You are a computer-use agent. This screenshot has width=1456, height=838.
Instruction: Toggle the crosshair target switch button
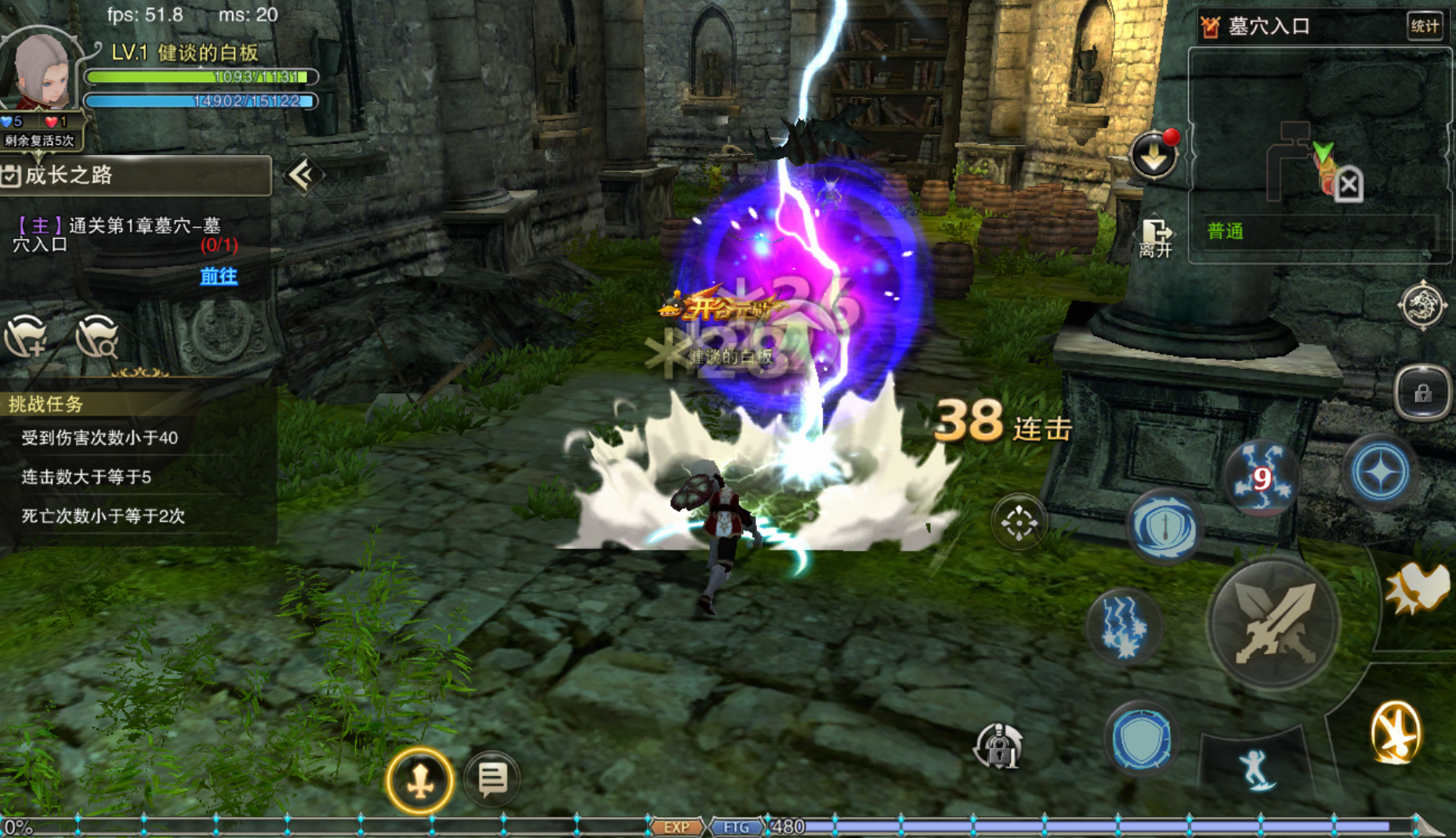point(1018,522)
